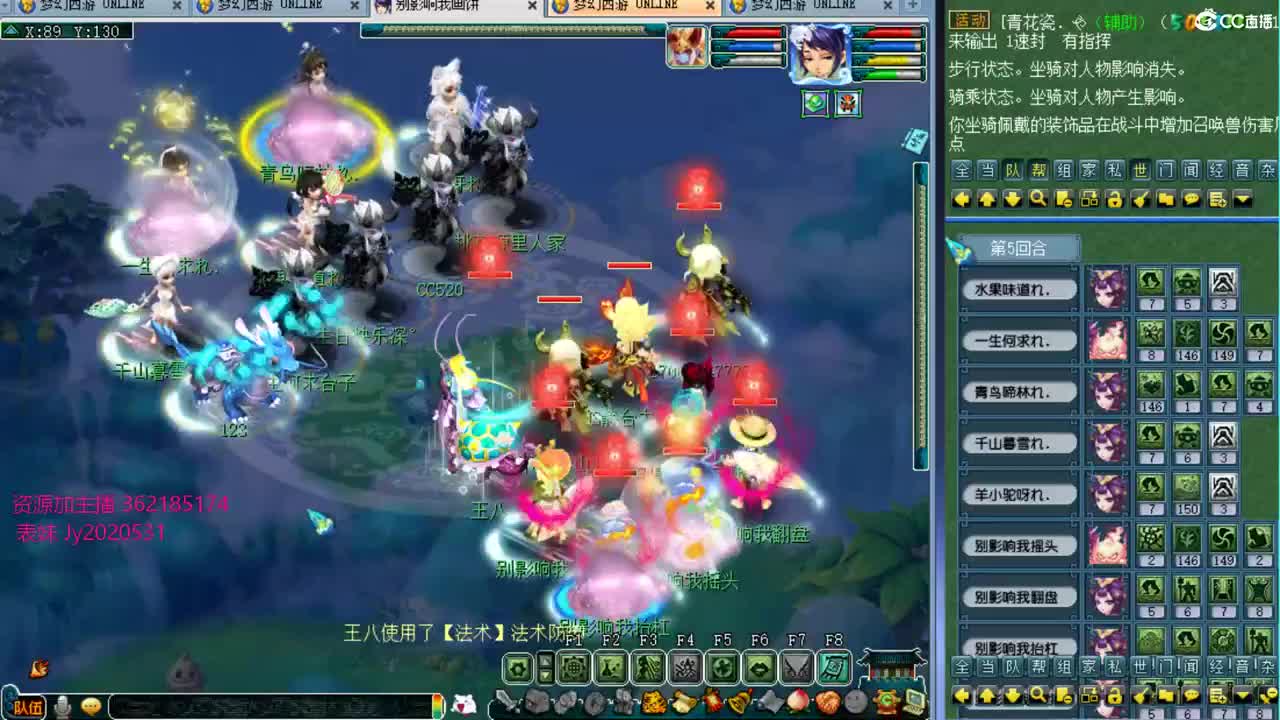Open the yellow chat bubble icon in chat toolbar
The image size is (1280, 720).
tap(1191, 198)
